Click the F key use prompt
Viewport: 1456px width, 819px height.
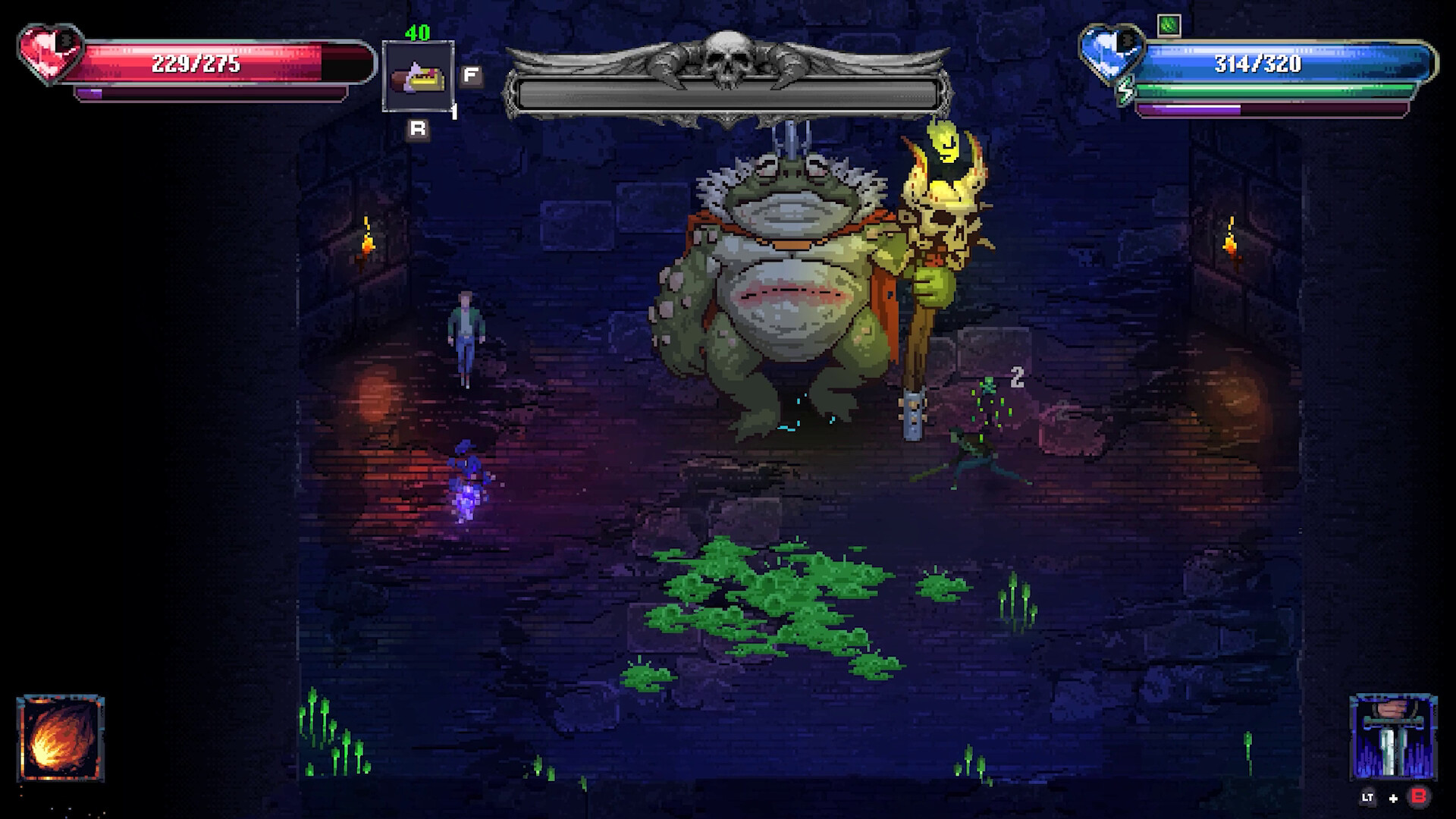point(471,74)
